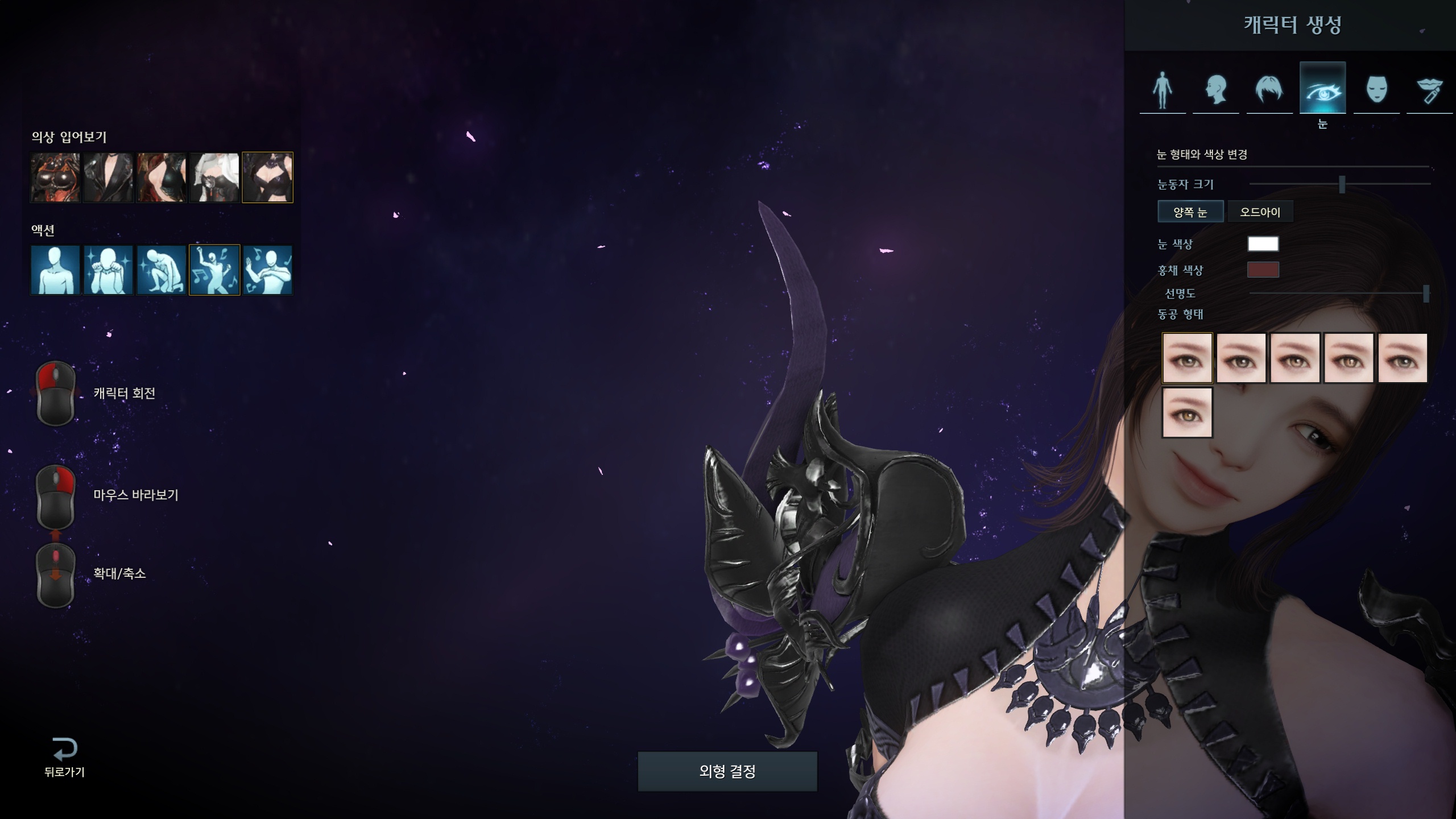Select the pupil thumbnail on the second row
This screenshot has width=1456, height=819.
click(x=1187, y=412)
